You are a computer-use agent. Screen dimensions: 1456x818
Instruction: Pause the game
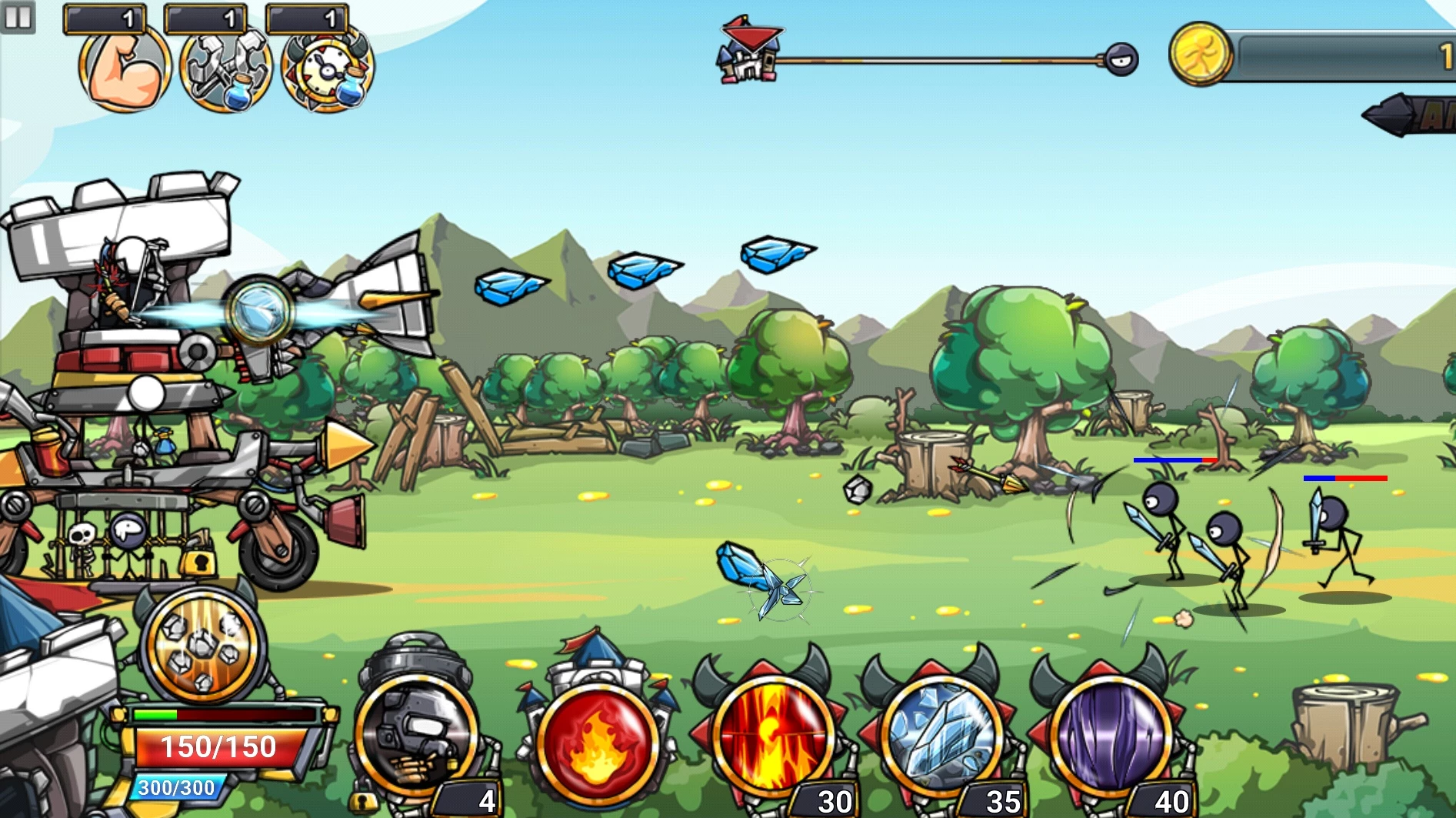(18, 17)
